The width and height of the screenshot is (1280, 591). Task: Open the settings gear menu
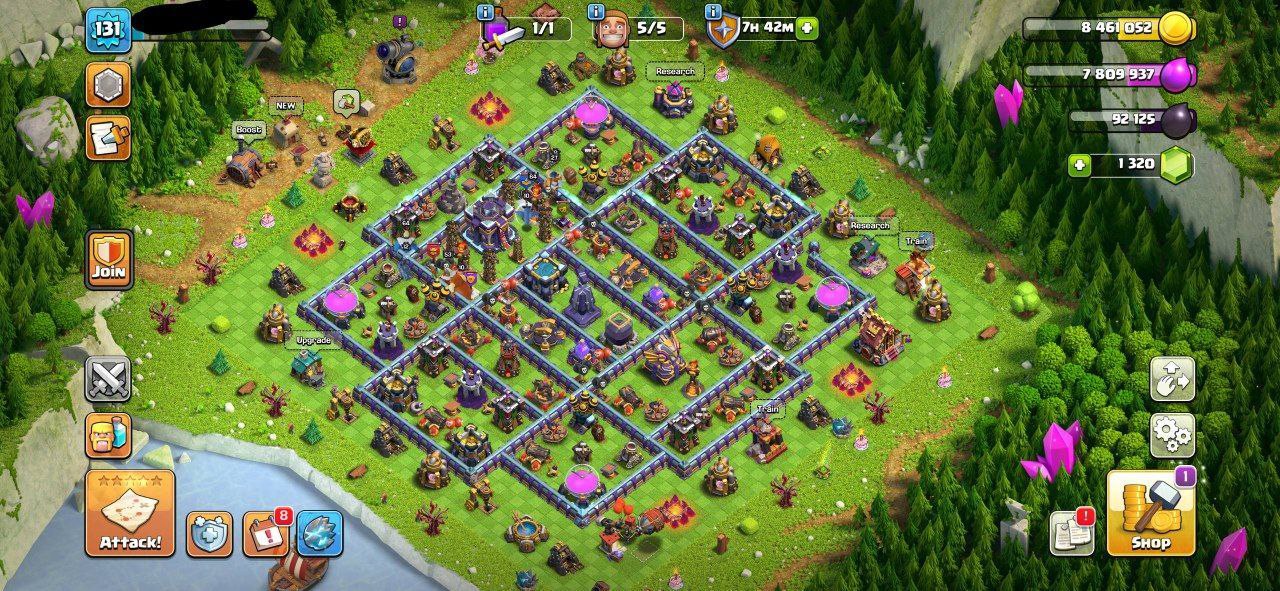tap(1172, 435)
